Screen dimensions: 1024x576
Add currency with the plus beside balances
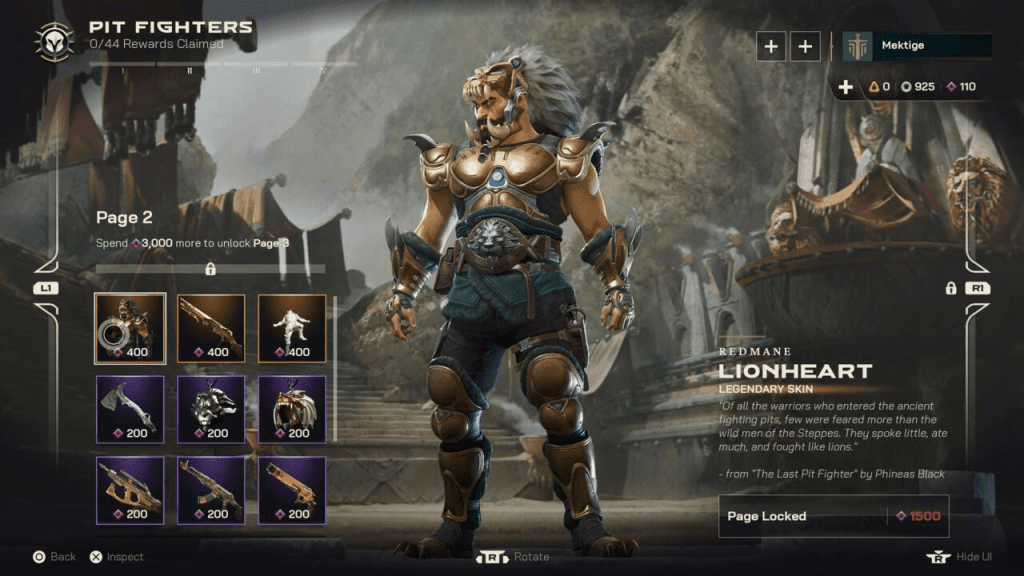(846, 87)
